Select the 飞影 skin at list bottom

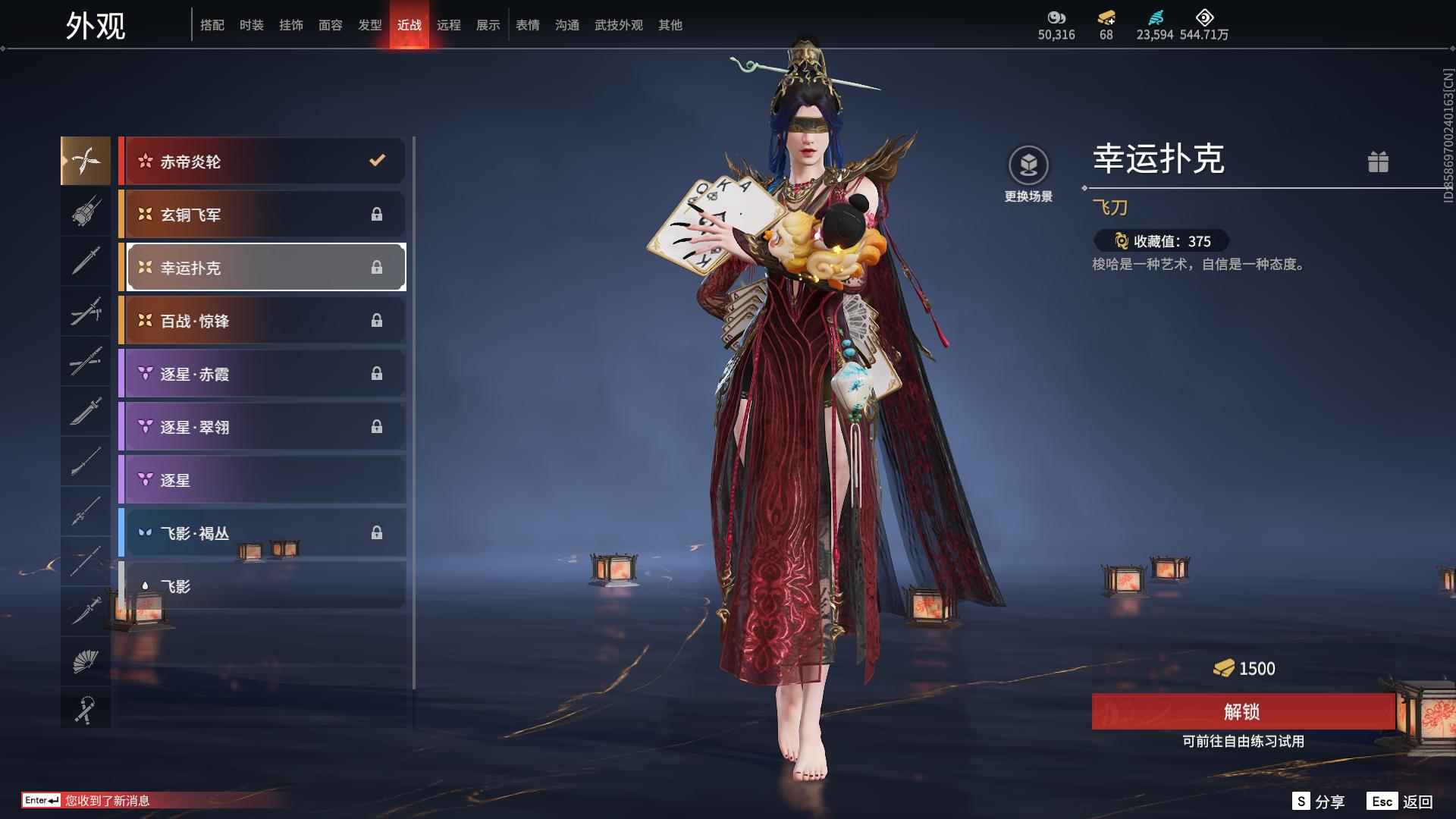pyautogui.click(x=262, y=585)
